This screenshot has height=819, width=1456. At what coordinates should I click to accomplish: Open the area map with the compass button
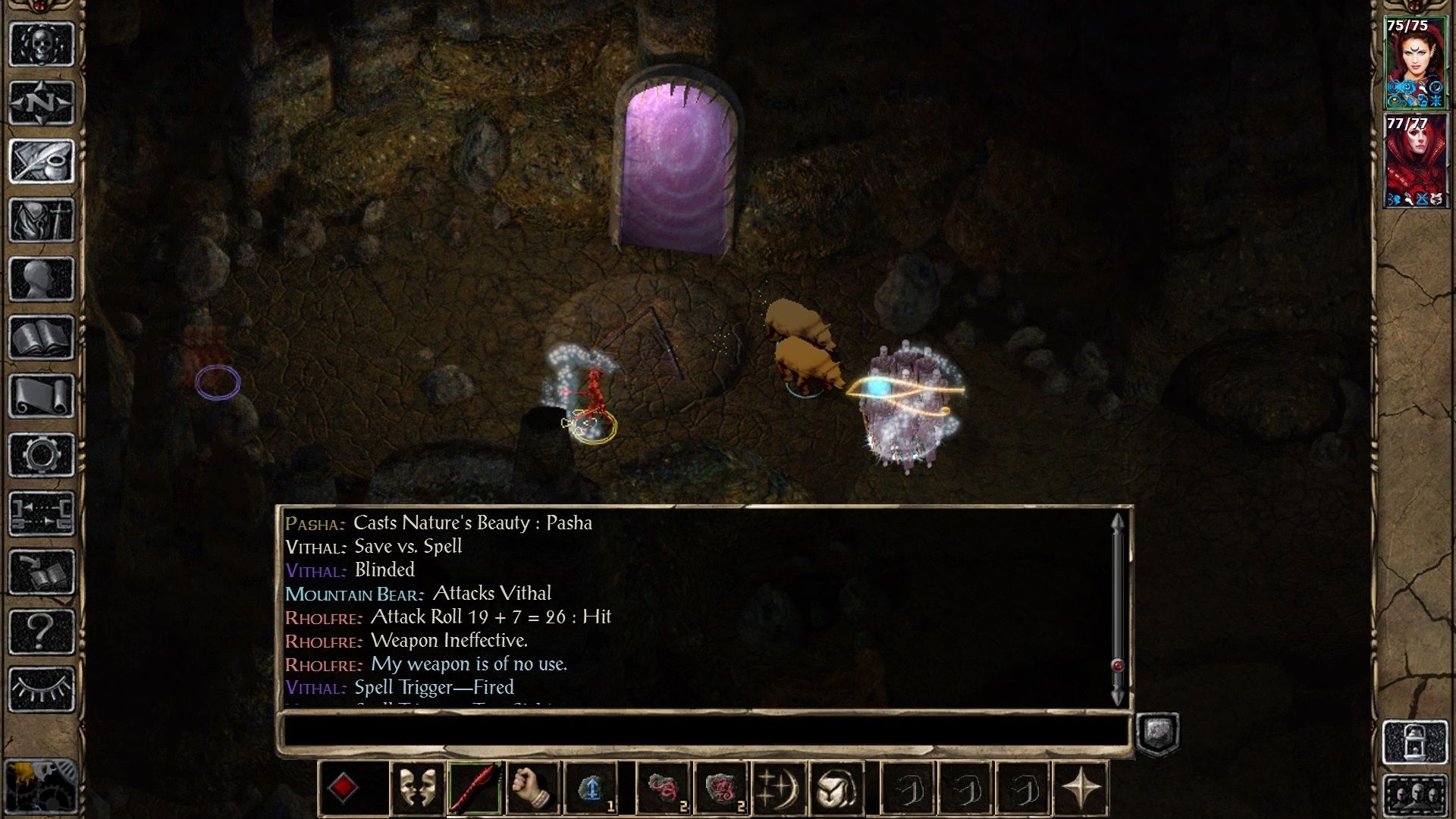point(42,102)
